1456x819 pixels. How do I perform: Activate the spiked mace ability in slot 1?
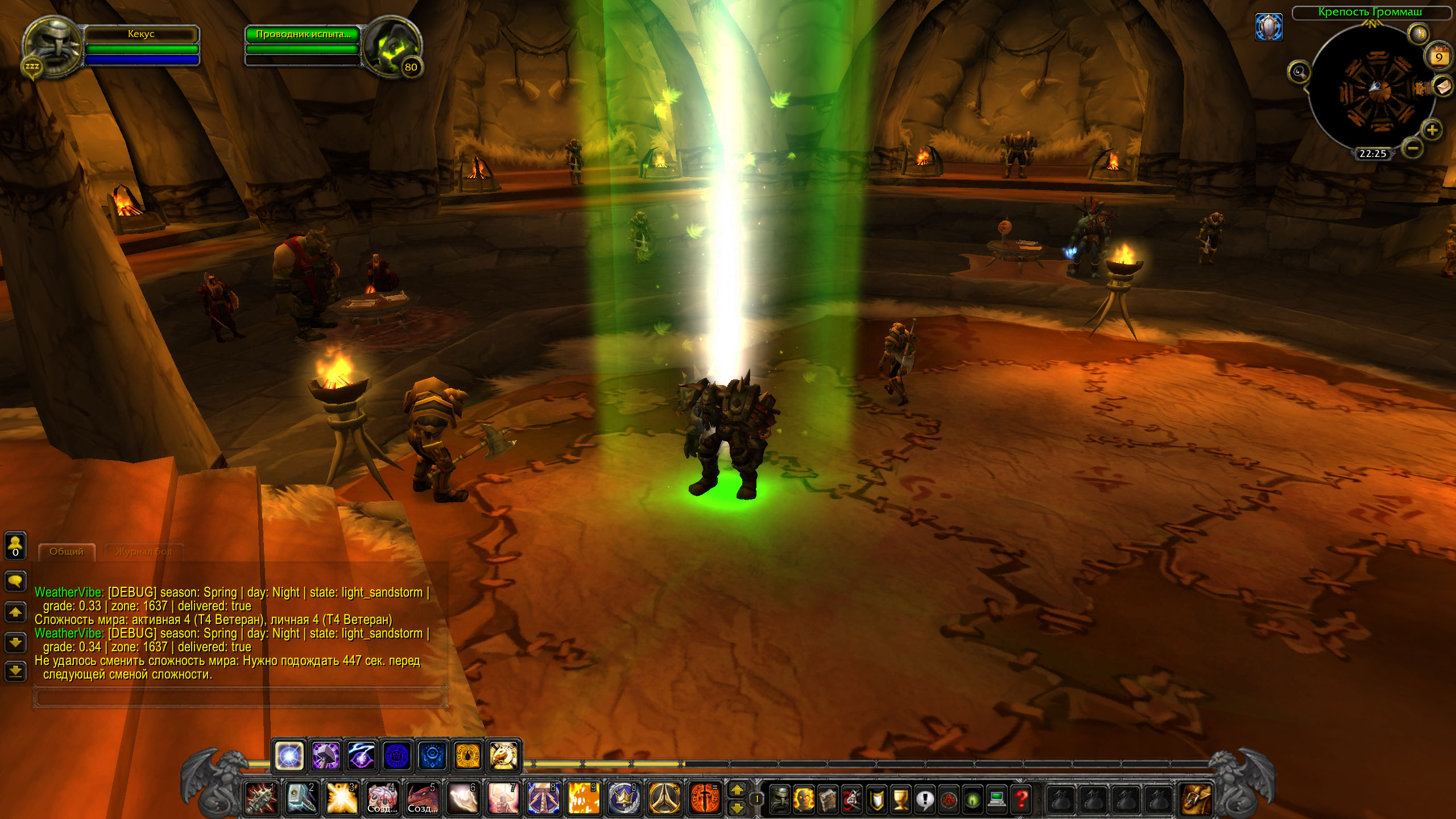(x=261, y=798)
